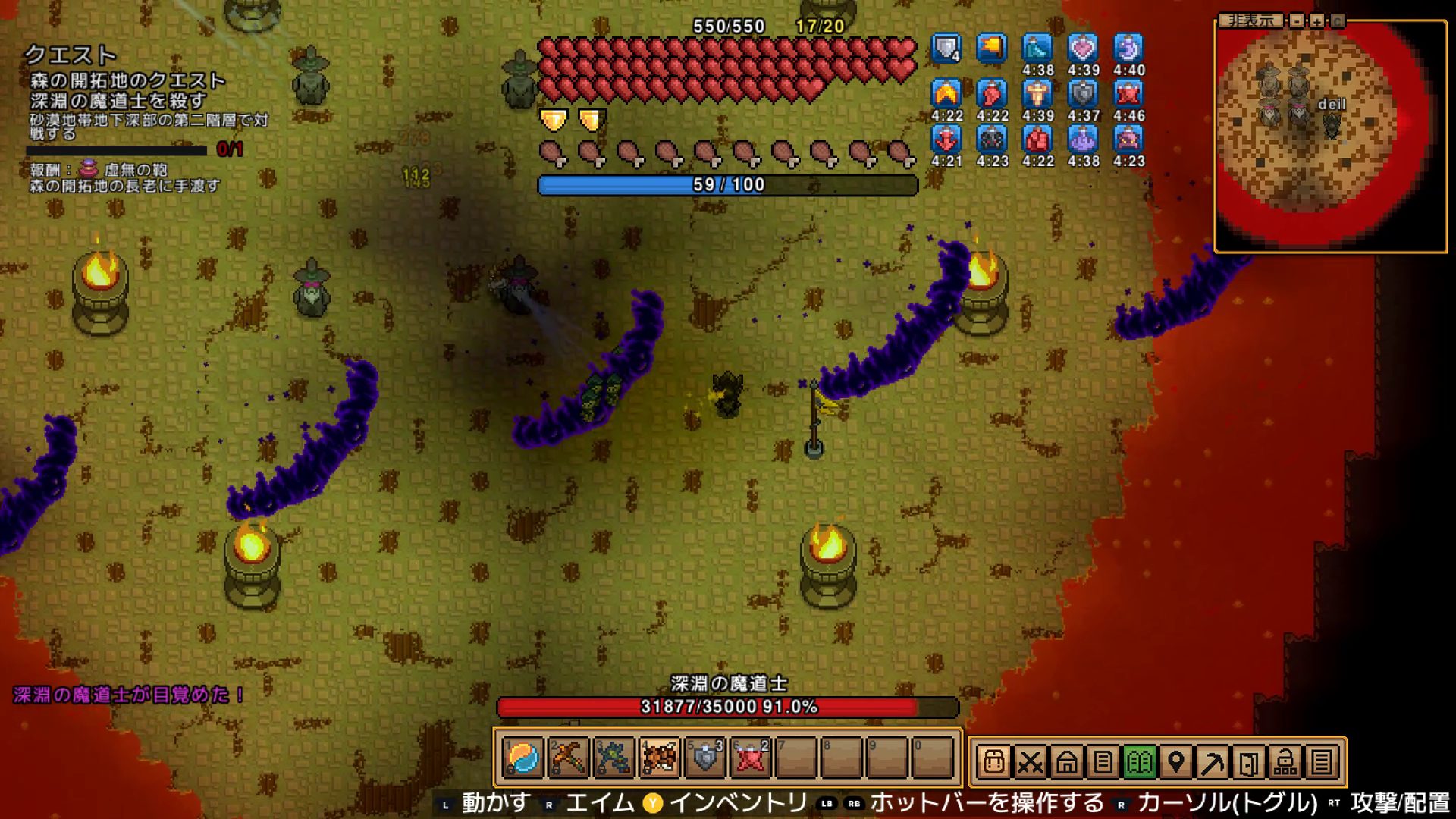1456x819 pixels.
Task: Open the house settlement menu icon
Action: [1067, 762]
